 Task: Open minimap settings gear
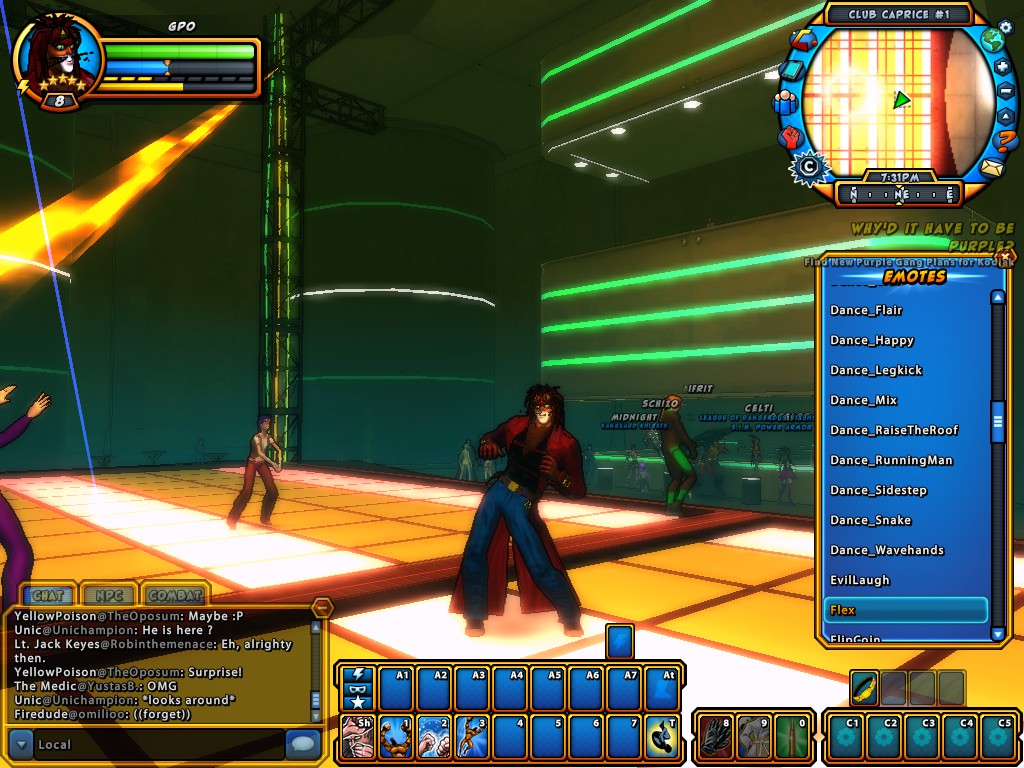point(1005,27)
